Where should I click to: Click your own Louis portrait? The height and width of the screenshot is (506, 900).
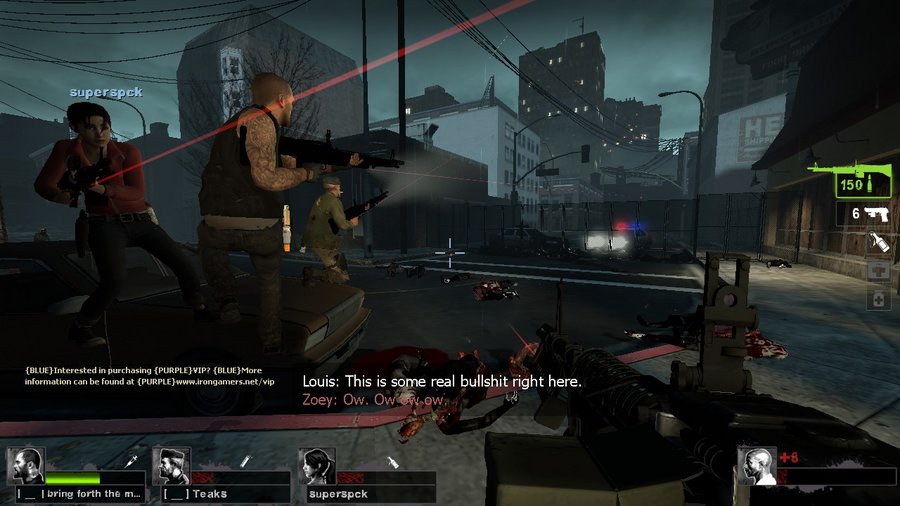click(x=757, y=466)
